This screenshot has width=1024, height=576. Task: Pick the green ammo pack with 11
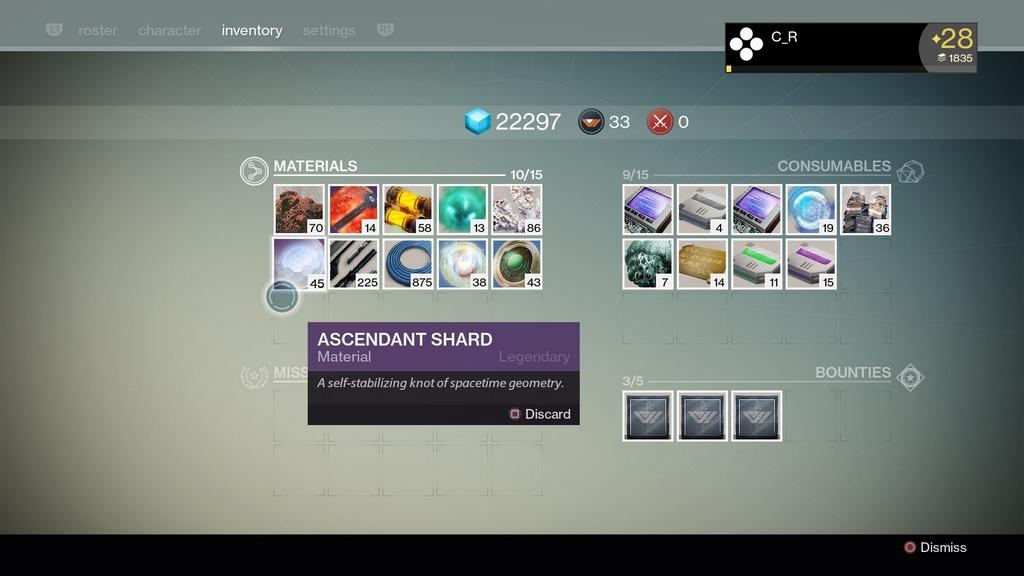pyautogui.click(x=756, y=264)
